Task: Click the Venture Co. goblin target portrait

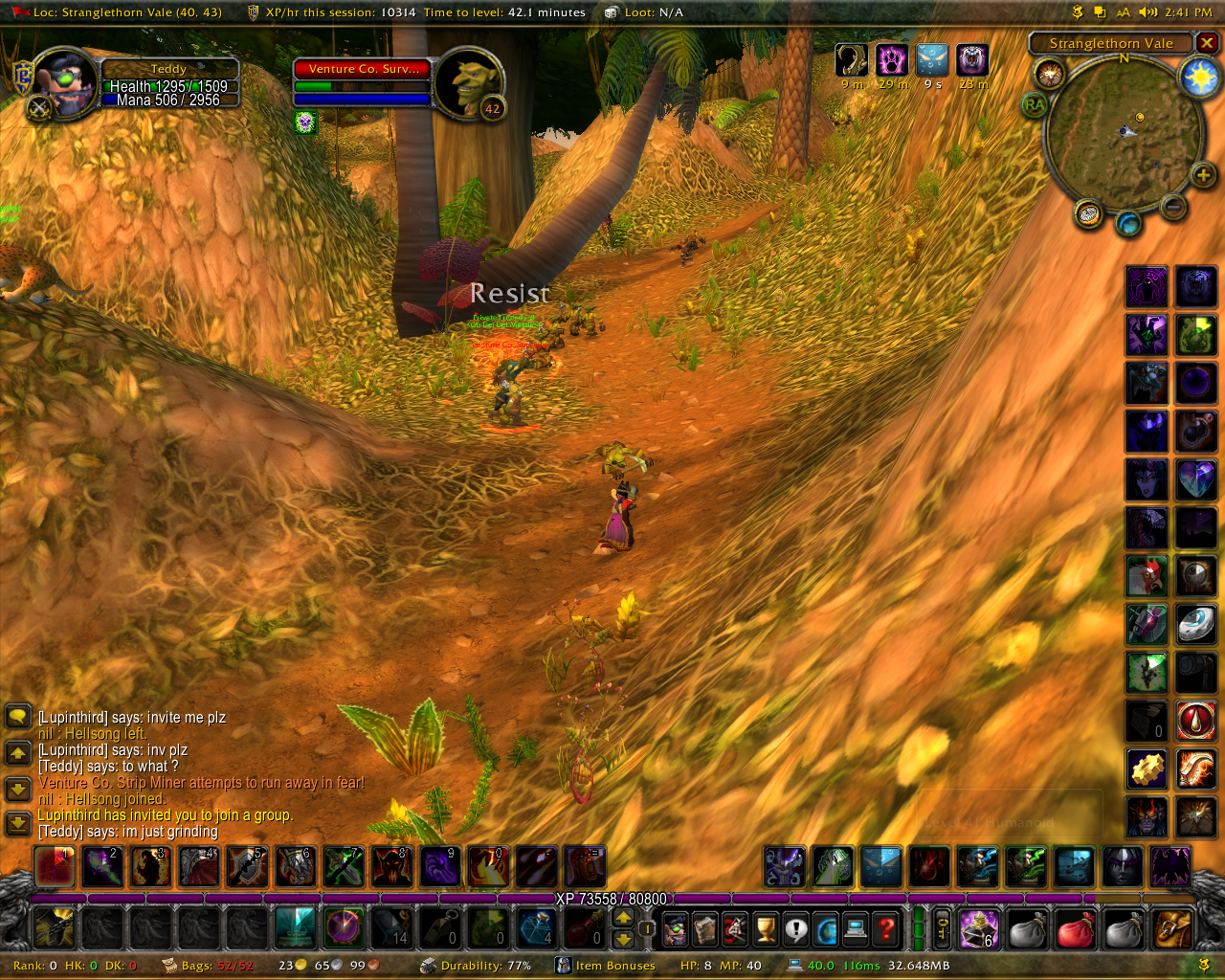Action: pyautogui.click(x=469, y=83)
